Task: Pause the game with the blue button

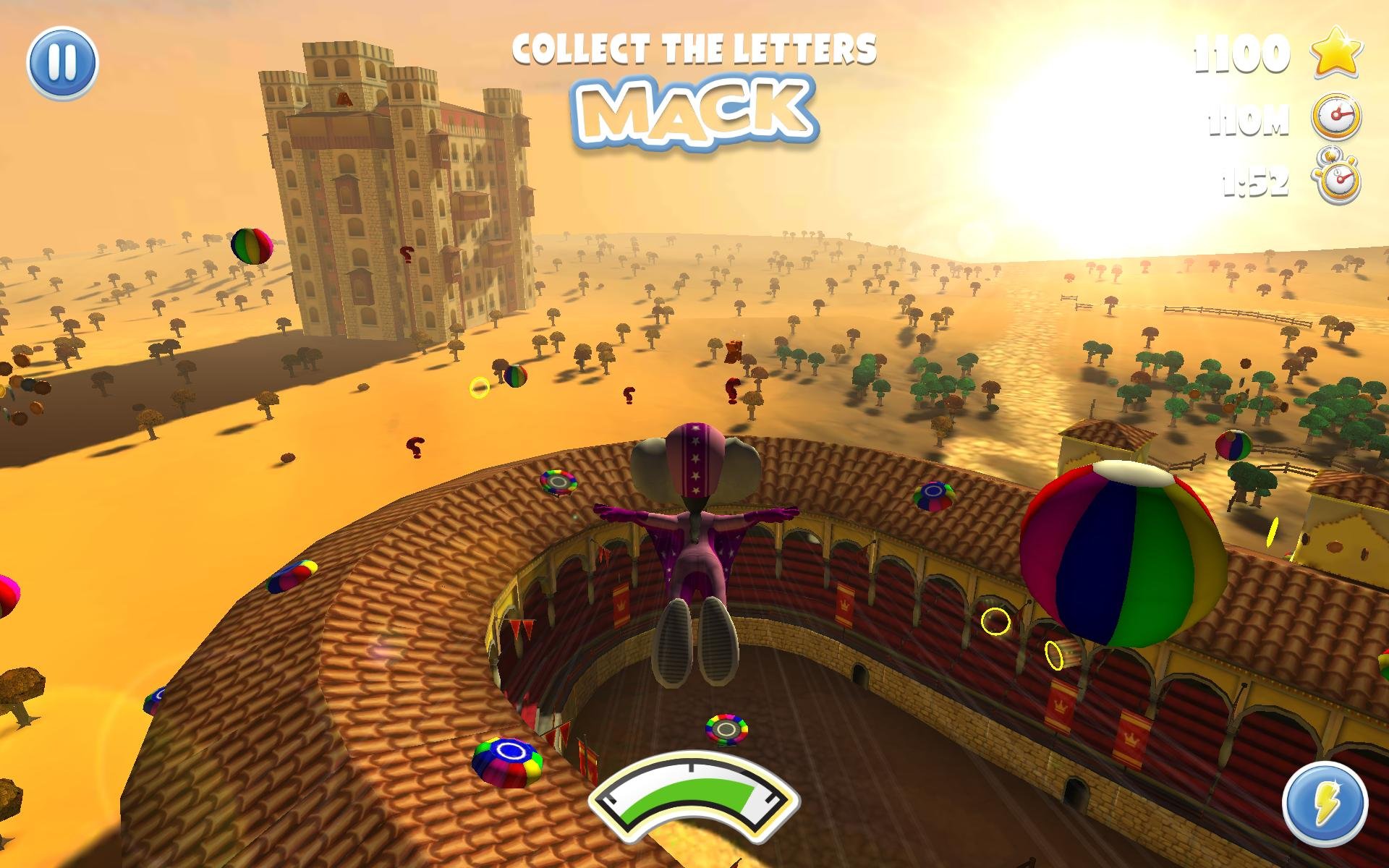Action: 62,63
